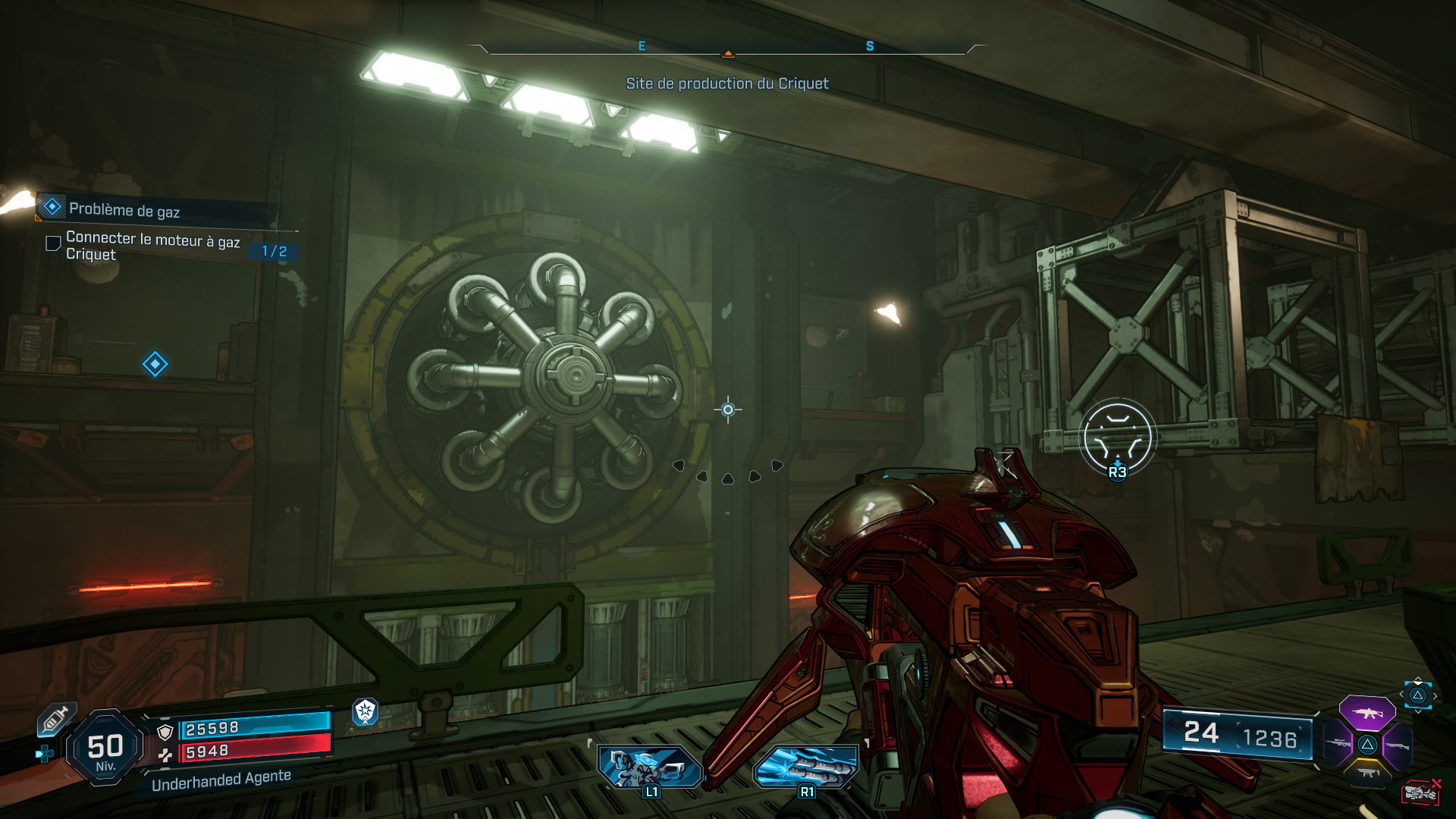Select the sniper rifle weapon slot
This screenshot has height=819, width=1456.
coord(1338,743)
